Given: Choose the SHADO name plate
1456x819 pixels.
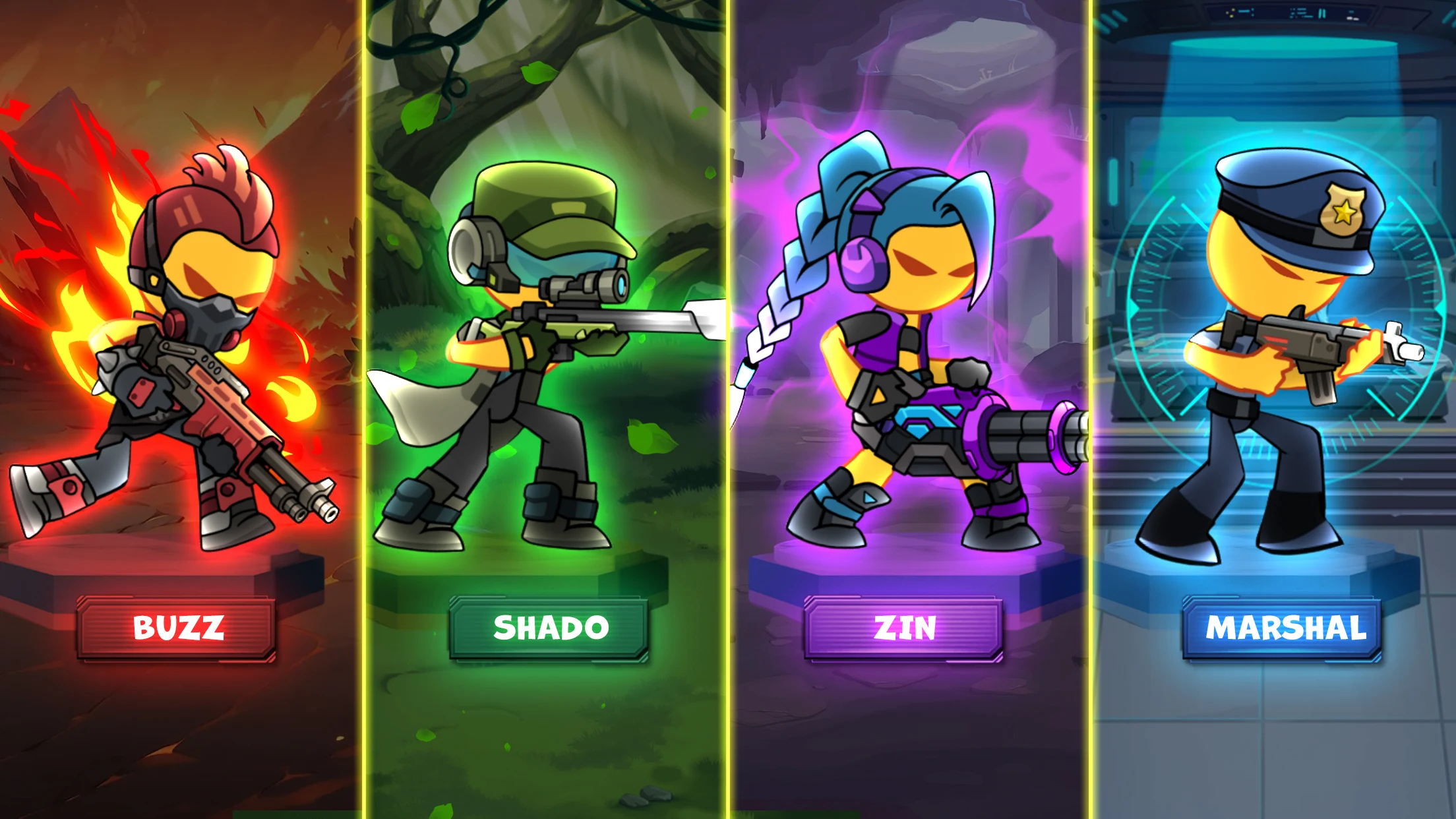Looking at the screenshot, I should click(549, 628).
